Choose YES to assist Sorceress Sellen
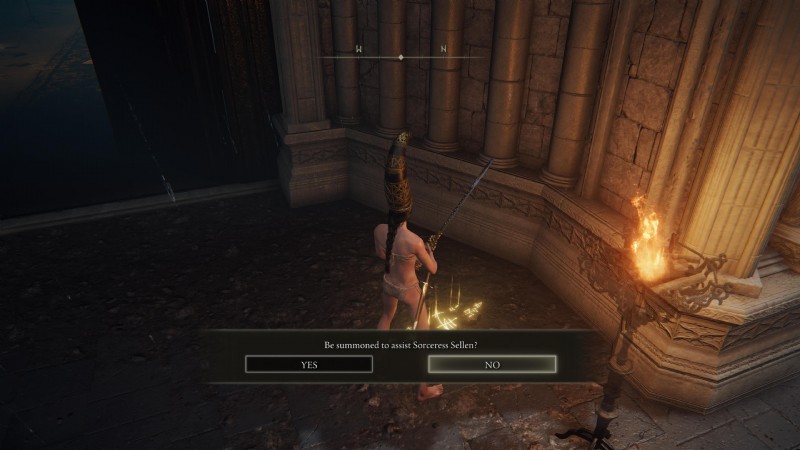This screenshot has height=450, width=800. click(309, 365)
